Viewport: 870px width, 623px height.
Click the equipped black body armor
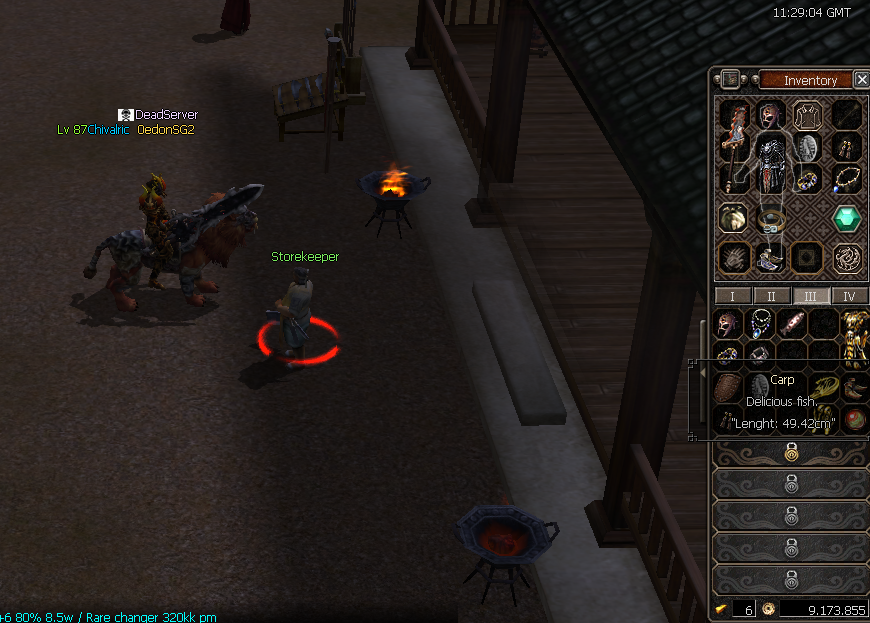(x=770, y=160)
